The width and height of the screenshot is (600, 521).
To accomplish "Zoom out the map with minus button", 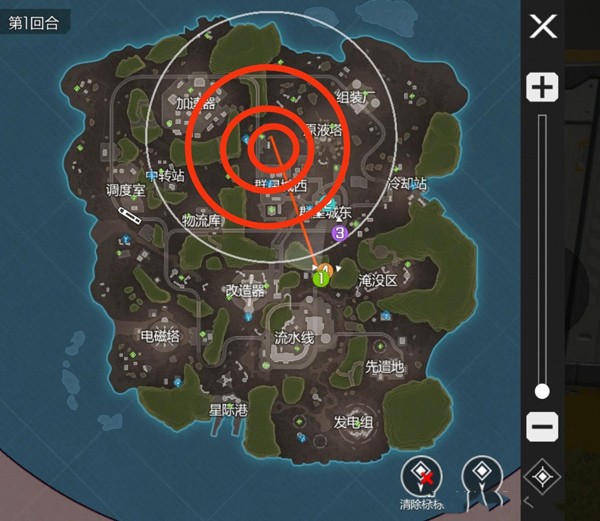I will click(542, 427).
